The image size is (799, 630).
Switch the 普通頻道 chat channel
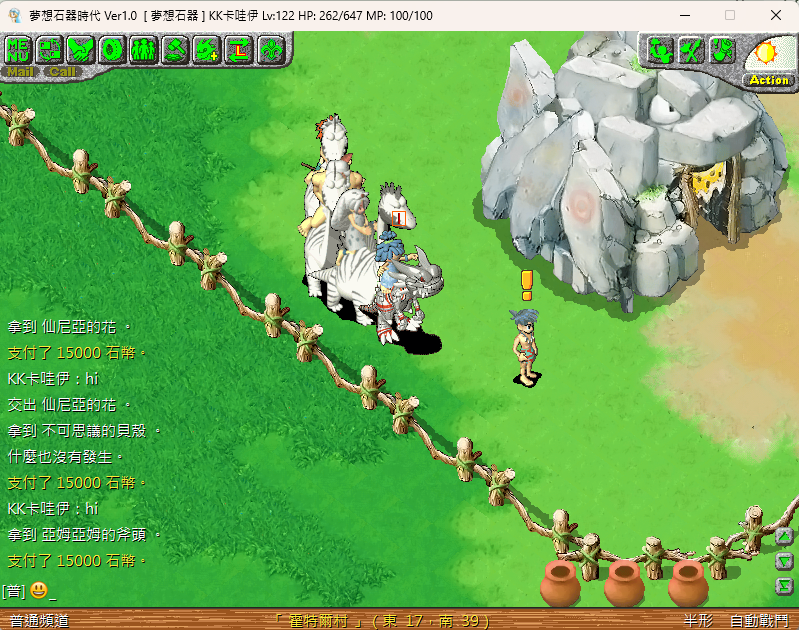pyautogui.click(x=38, y=620)
